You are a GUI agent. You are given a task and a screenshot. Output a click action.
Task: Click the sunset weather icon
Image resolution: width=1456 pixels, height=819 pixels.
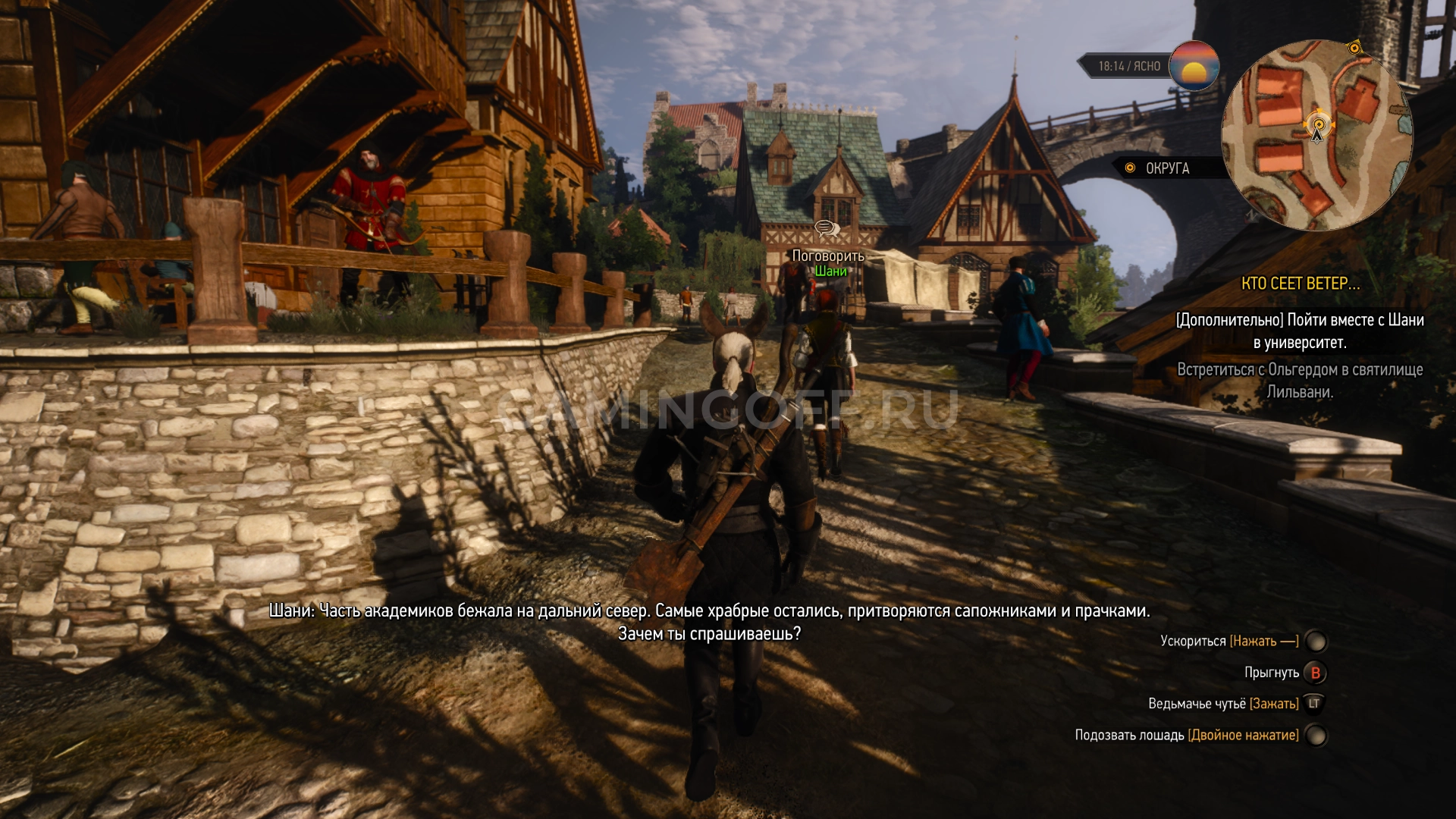coord(1194,66)
